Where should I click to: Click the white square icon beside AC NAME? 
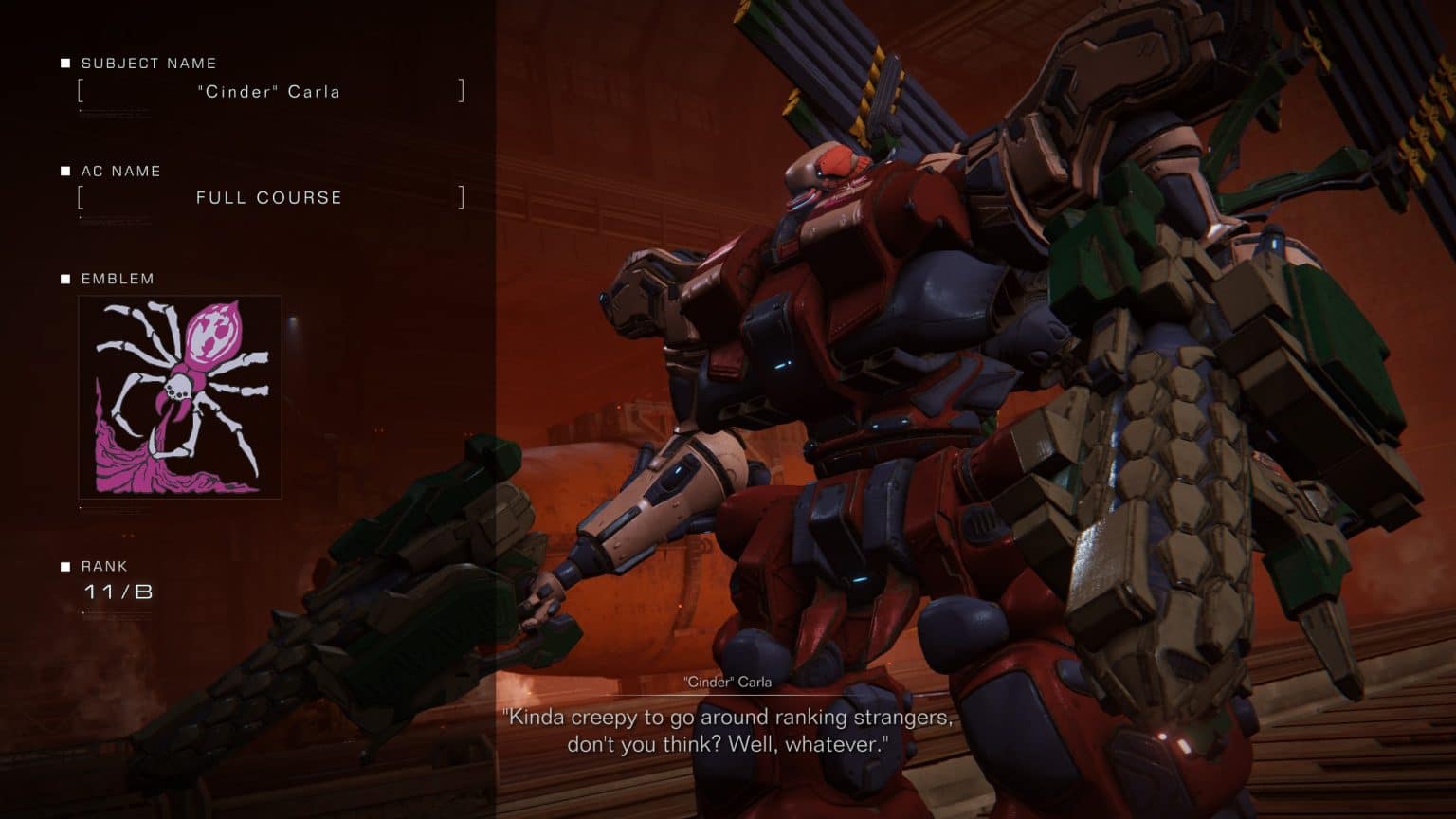click(64, 171)
